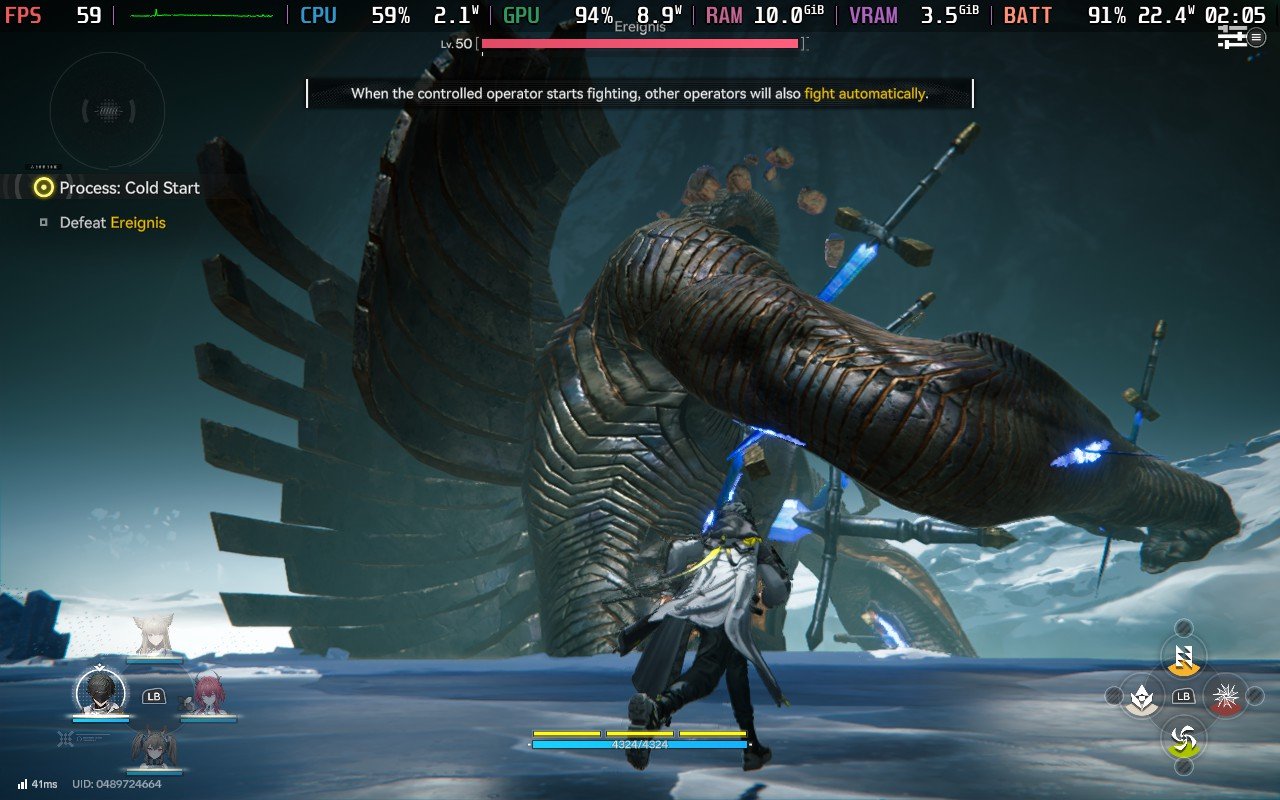Select the Defeat Ereignis objective
This screenshot has width=1280, height=800.
(112, 223)
